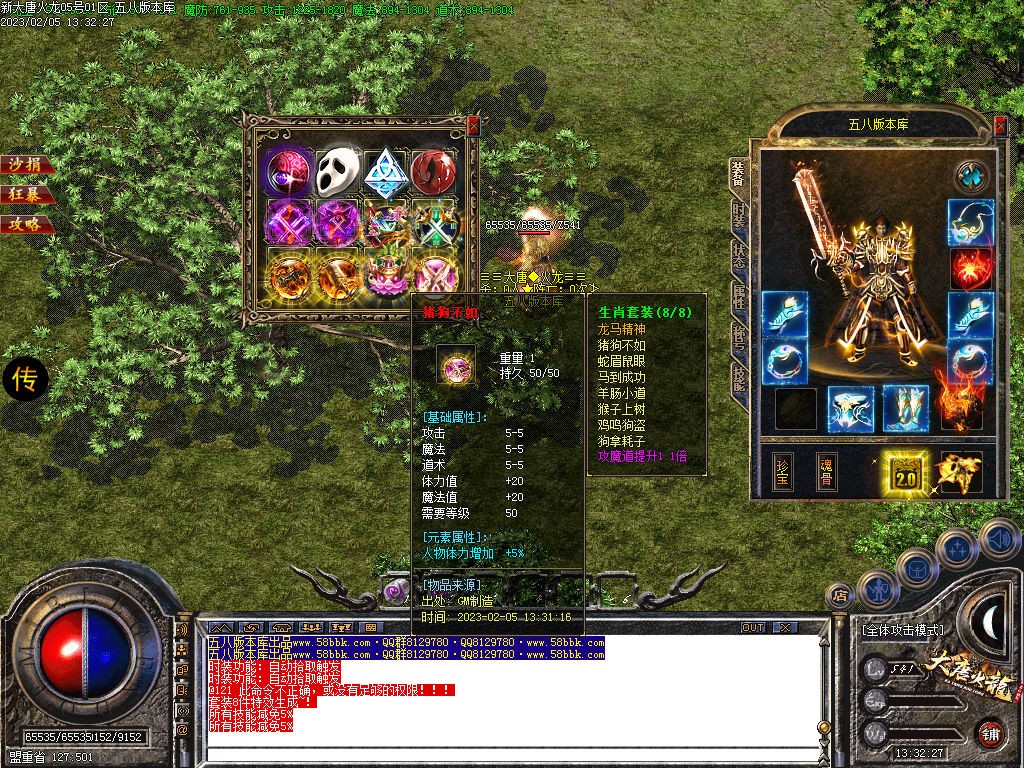Viewport: 1024px width, 768px height.
Task: Close the item bag window
Action: [x=473, y=125]
